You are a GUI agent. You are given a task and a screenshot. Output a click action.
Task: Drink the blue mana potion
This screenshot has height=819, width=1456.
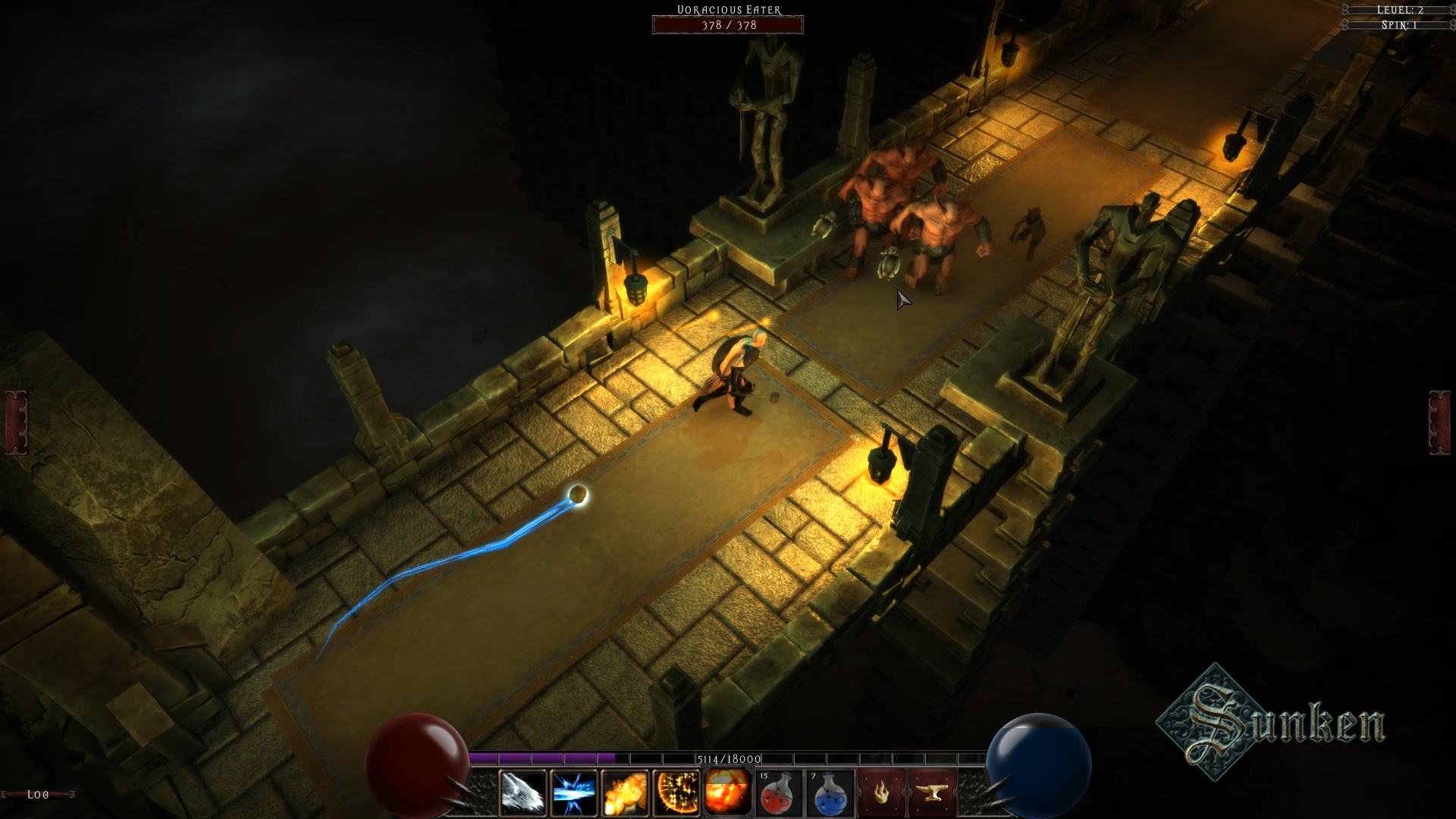click(830, 793)
